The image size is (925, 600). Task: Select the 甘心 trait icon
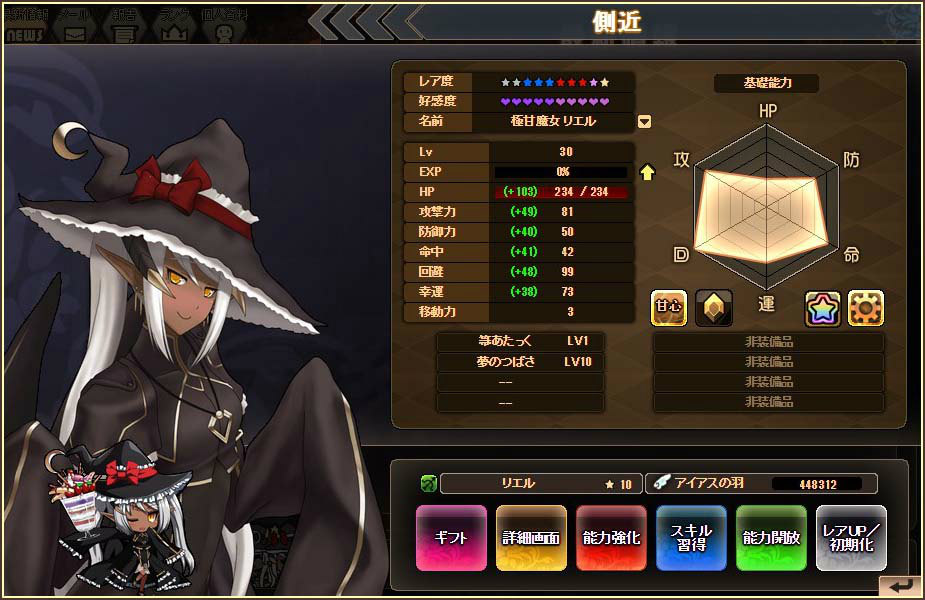[669, 308]
